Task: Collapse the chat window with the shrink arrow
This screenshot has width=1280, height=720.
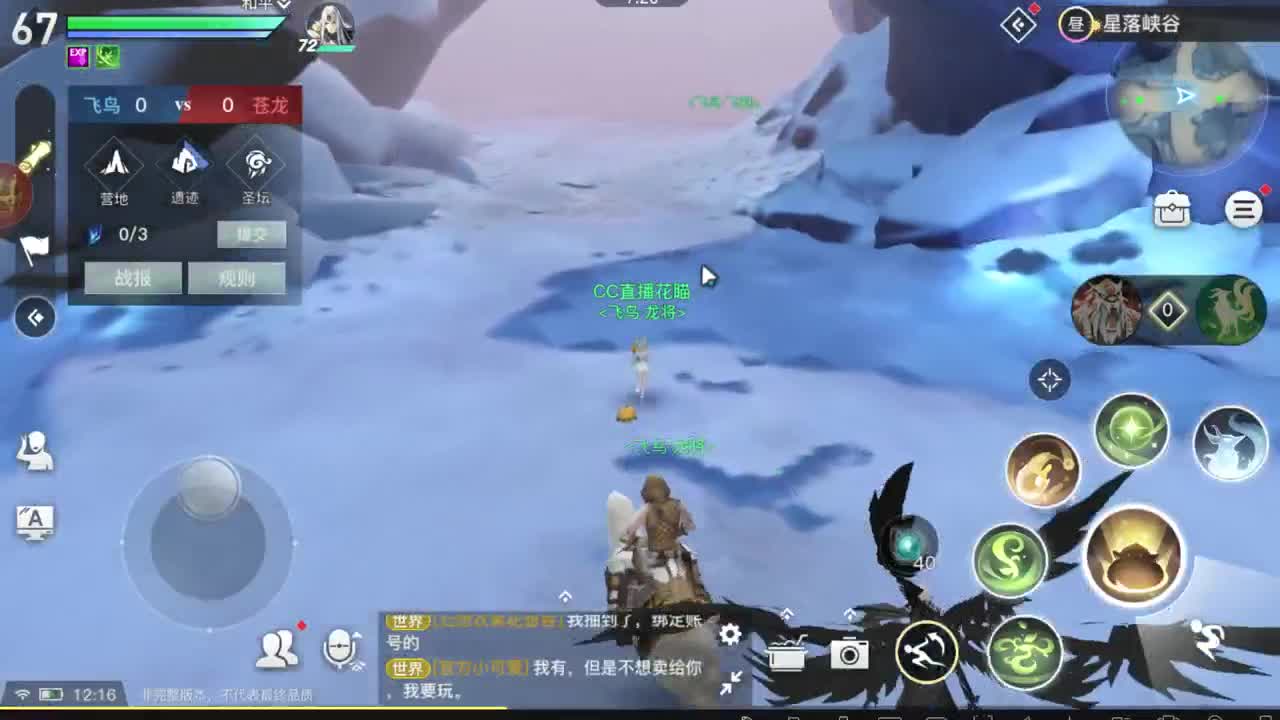Action: (x=729, y=680)
